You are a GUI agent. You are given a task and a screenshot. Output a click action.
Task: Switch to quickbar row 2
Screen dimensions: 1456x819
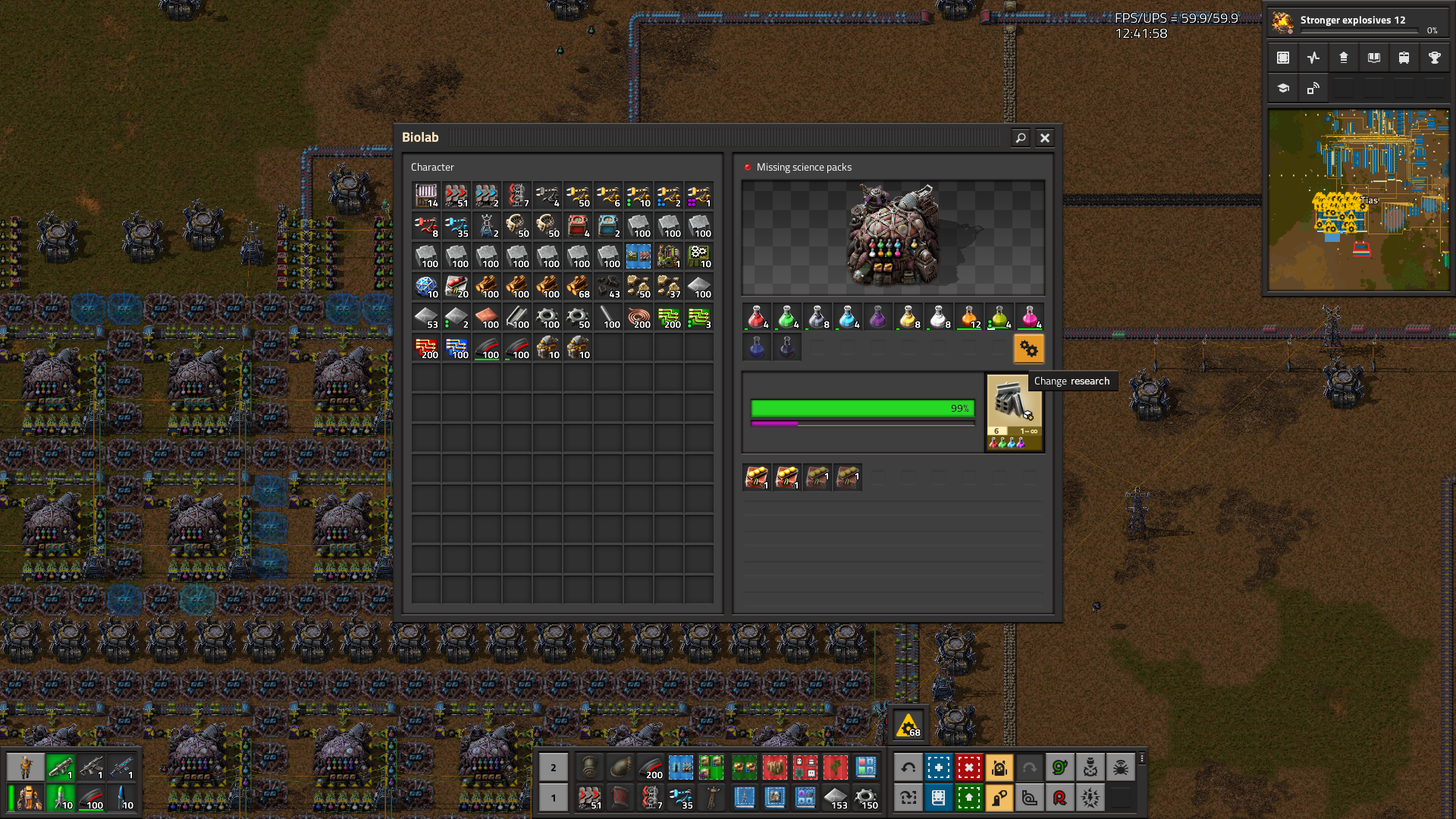tap(553, 767)
